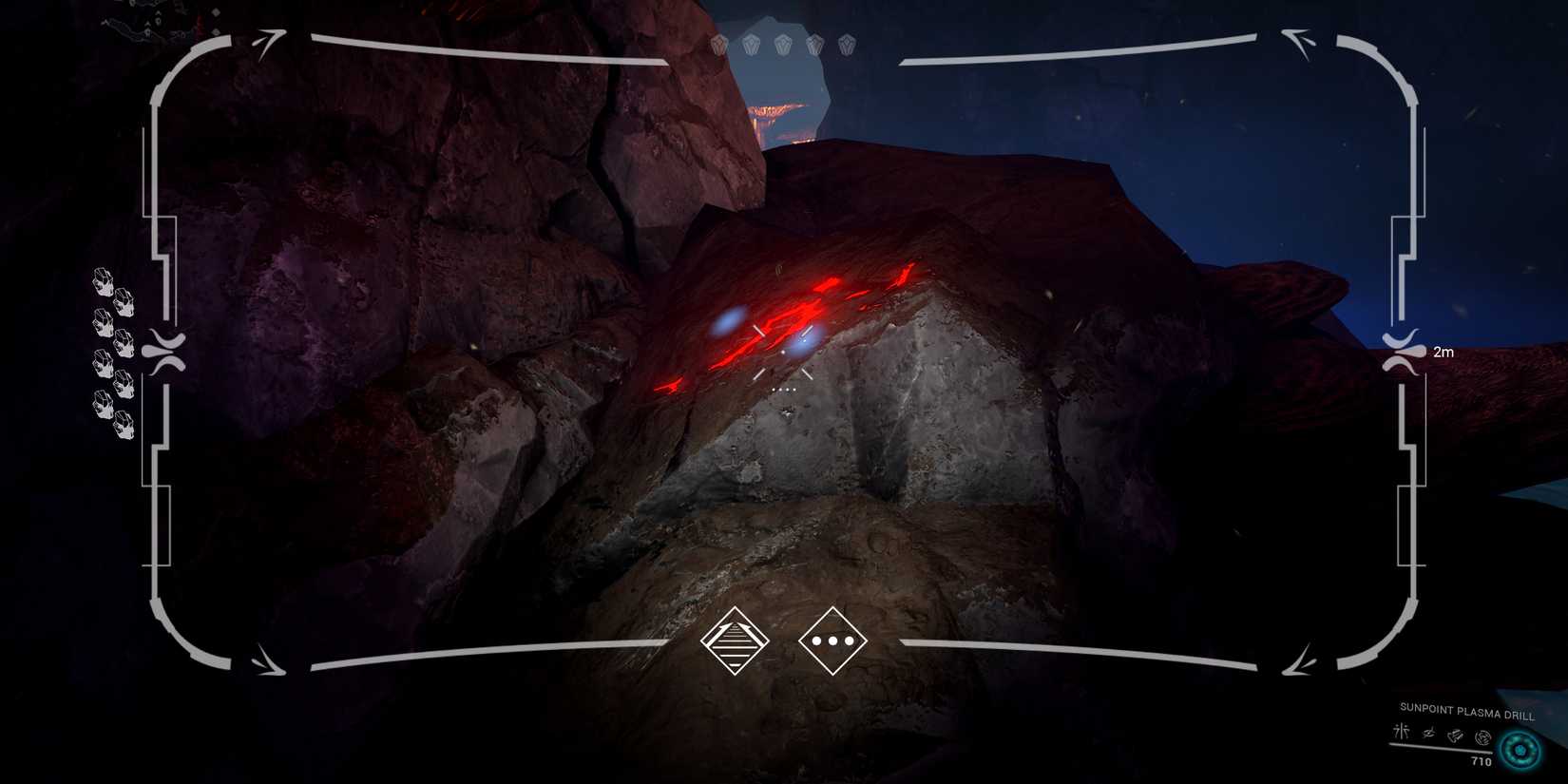
Task: Click the first gem icon above the reticle frame
Action: [720, 43]
